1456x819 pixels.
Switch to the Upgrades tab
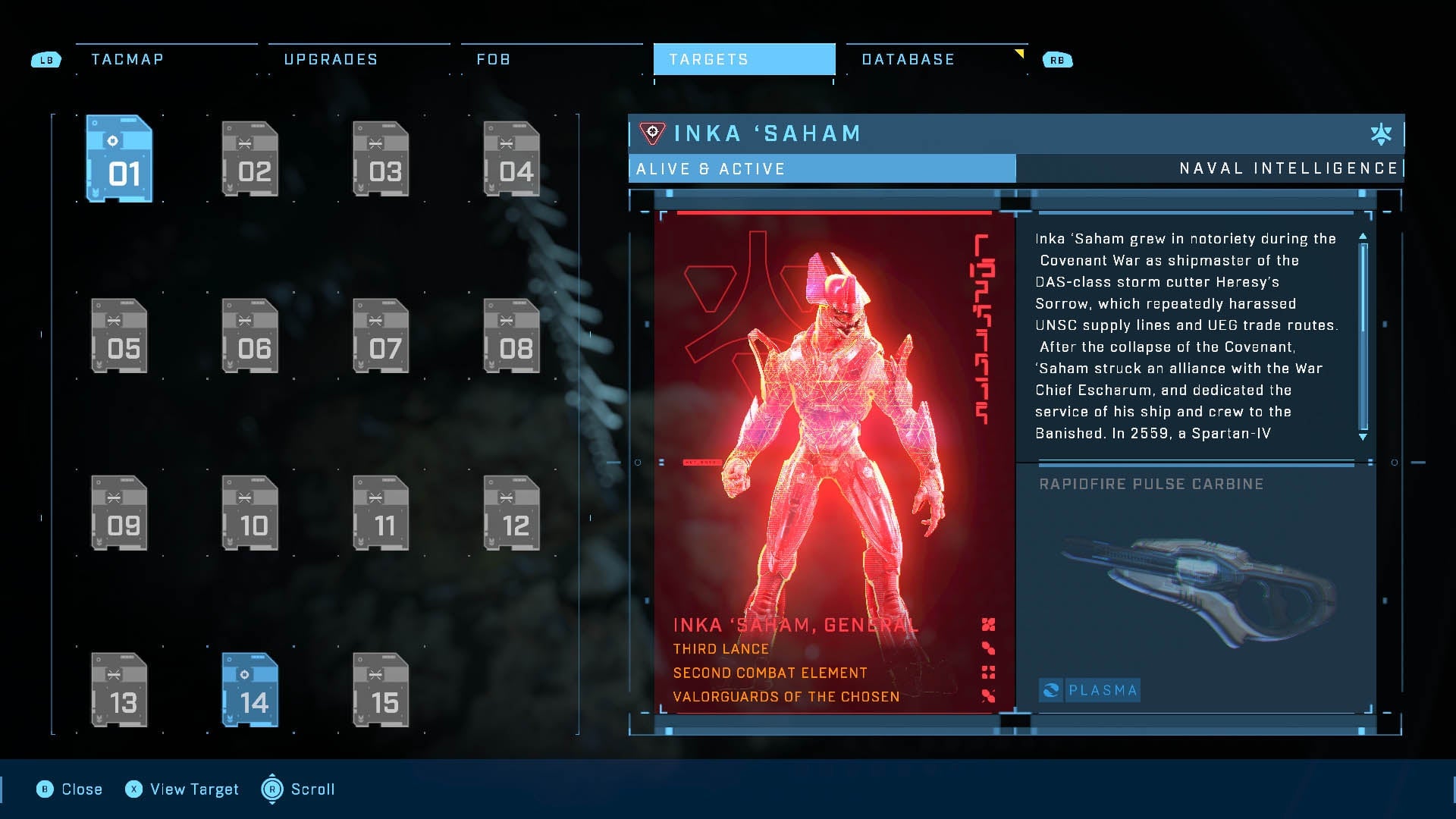pyautogui.click(x=331, y=58)
